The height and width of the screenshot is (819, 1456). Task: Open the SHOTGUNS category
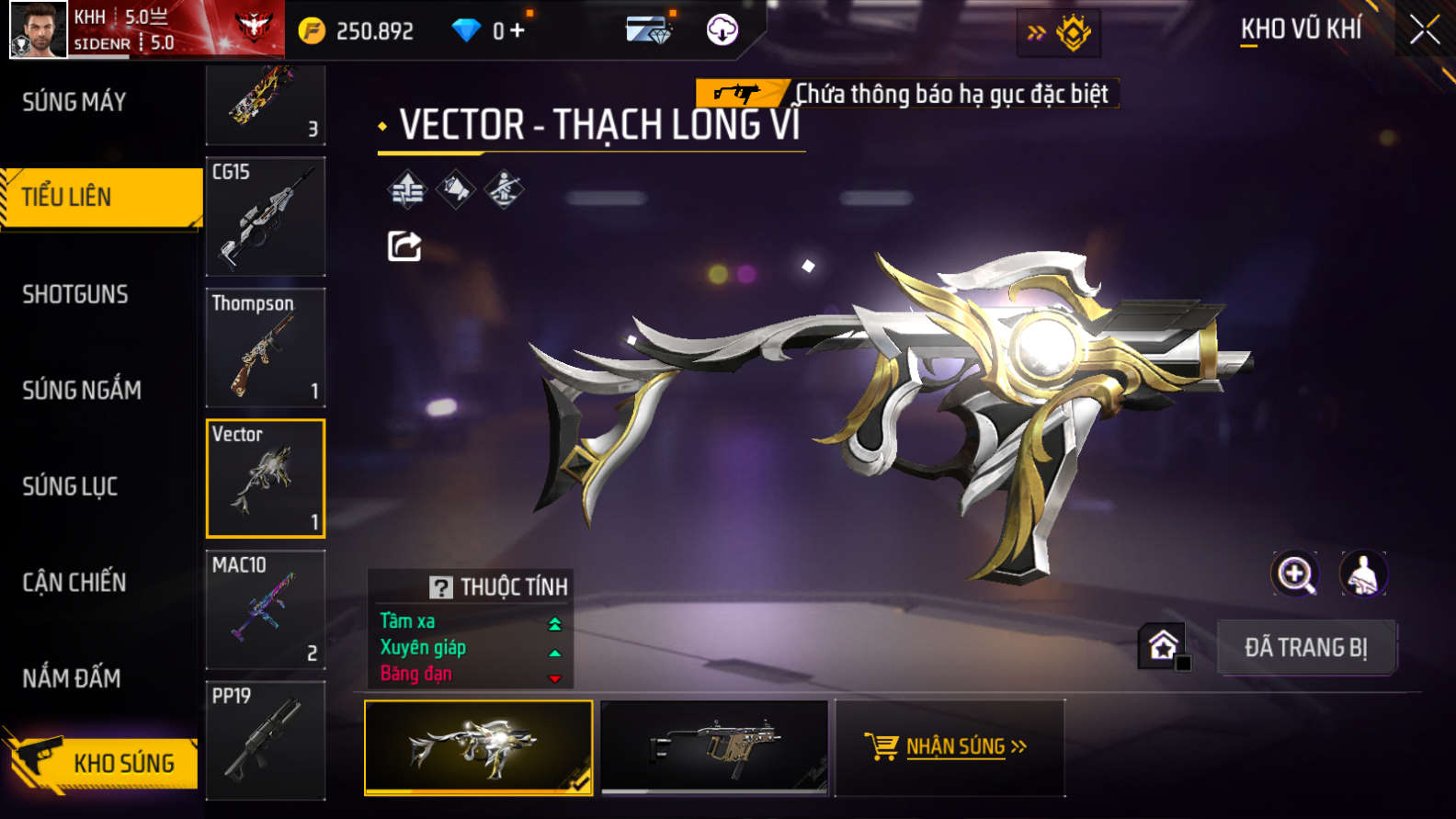point(75,294)
